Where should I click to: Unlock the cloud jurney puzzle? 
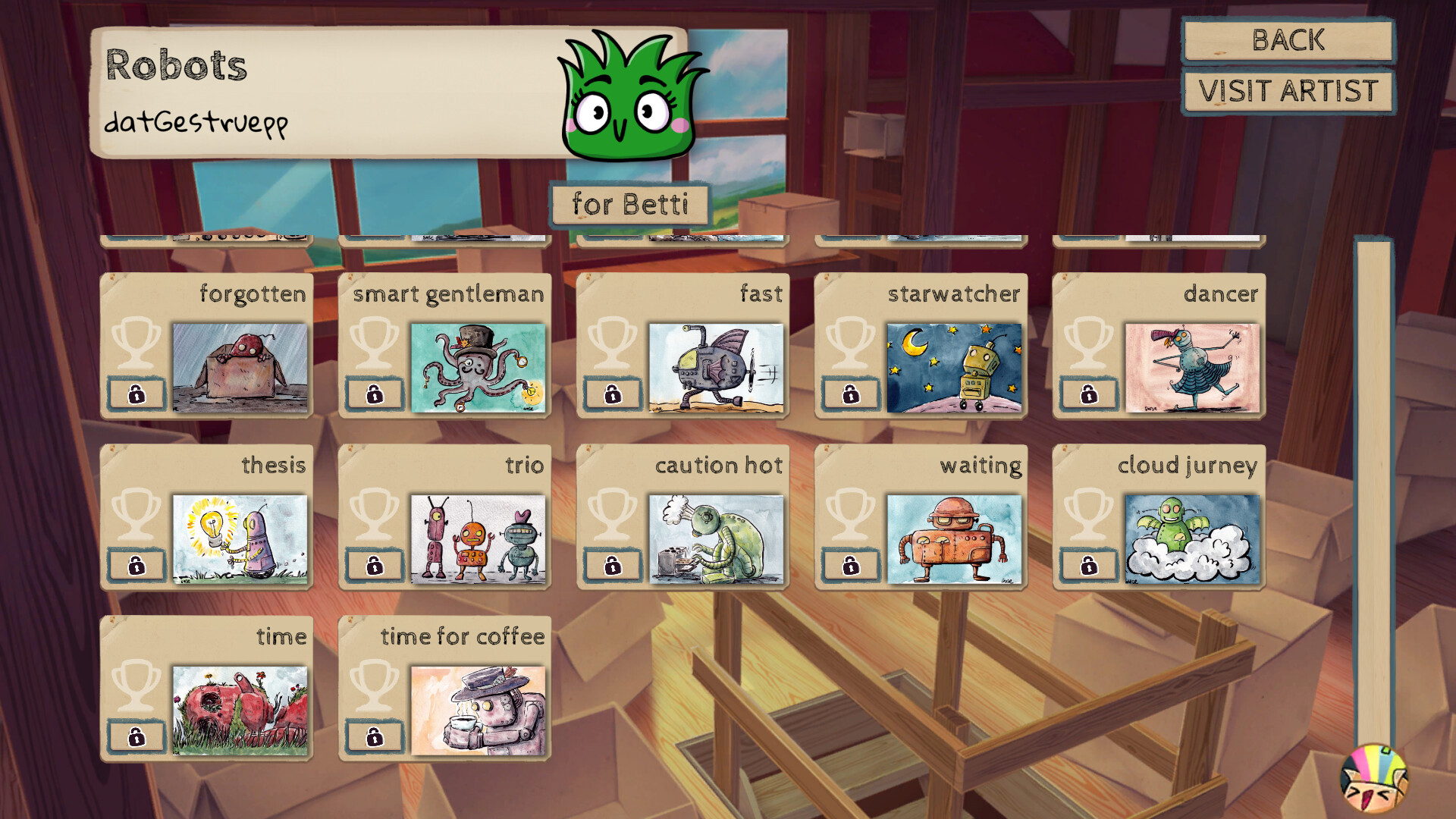1088,566
